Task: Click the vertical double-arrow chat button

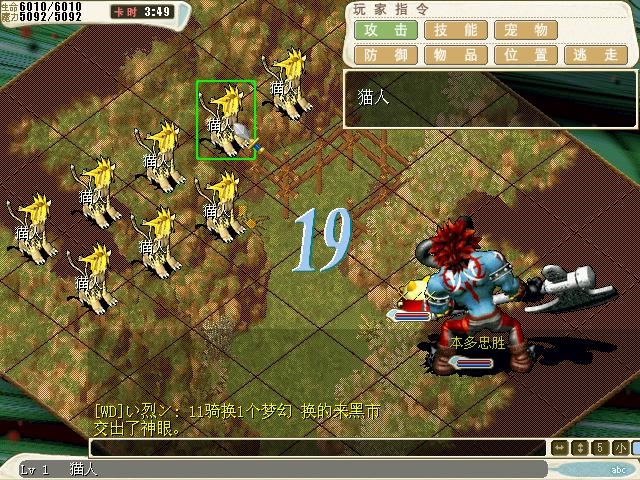Action: pos(580,448)
